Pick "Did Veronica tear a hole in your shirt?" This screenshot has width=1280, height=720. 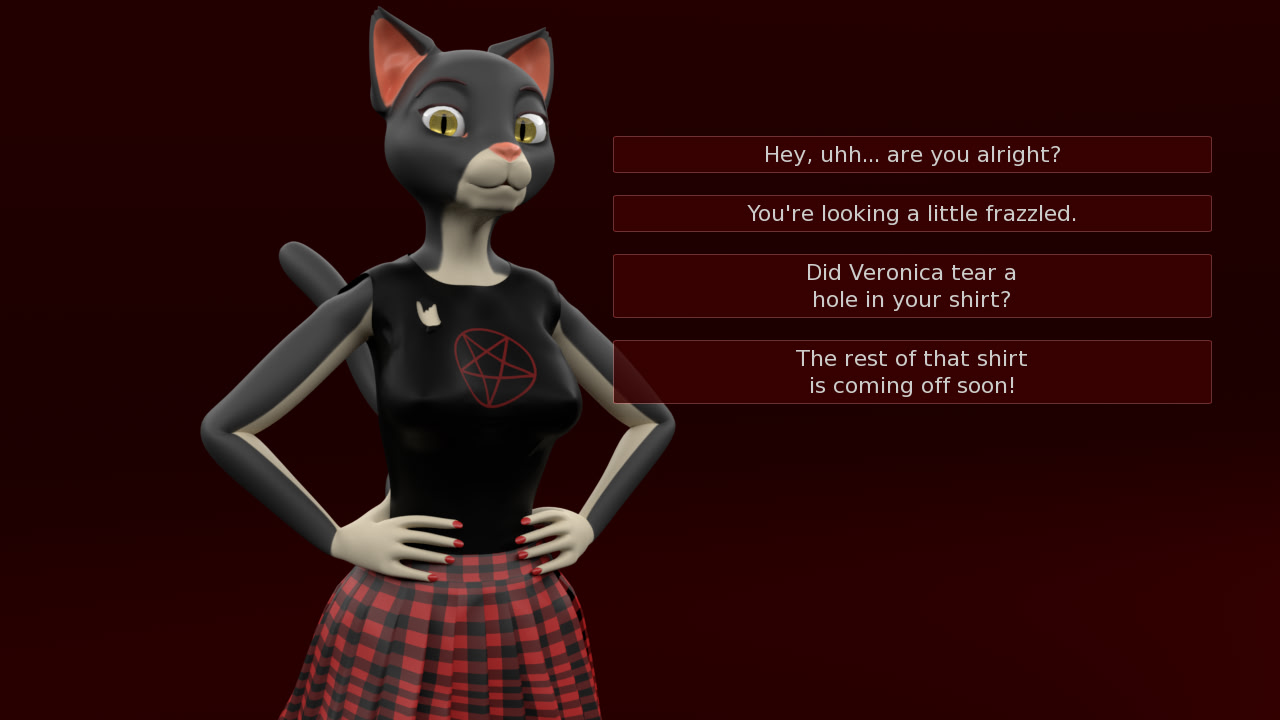(912, 286)
